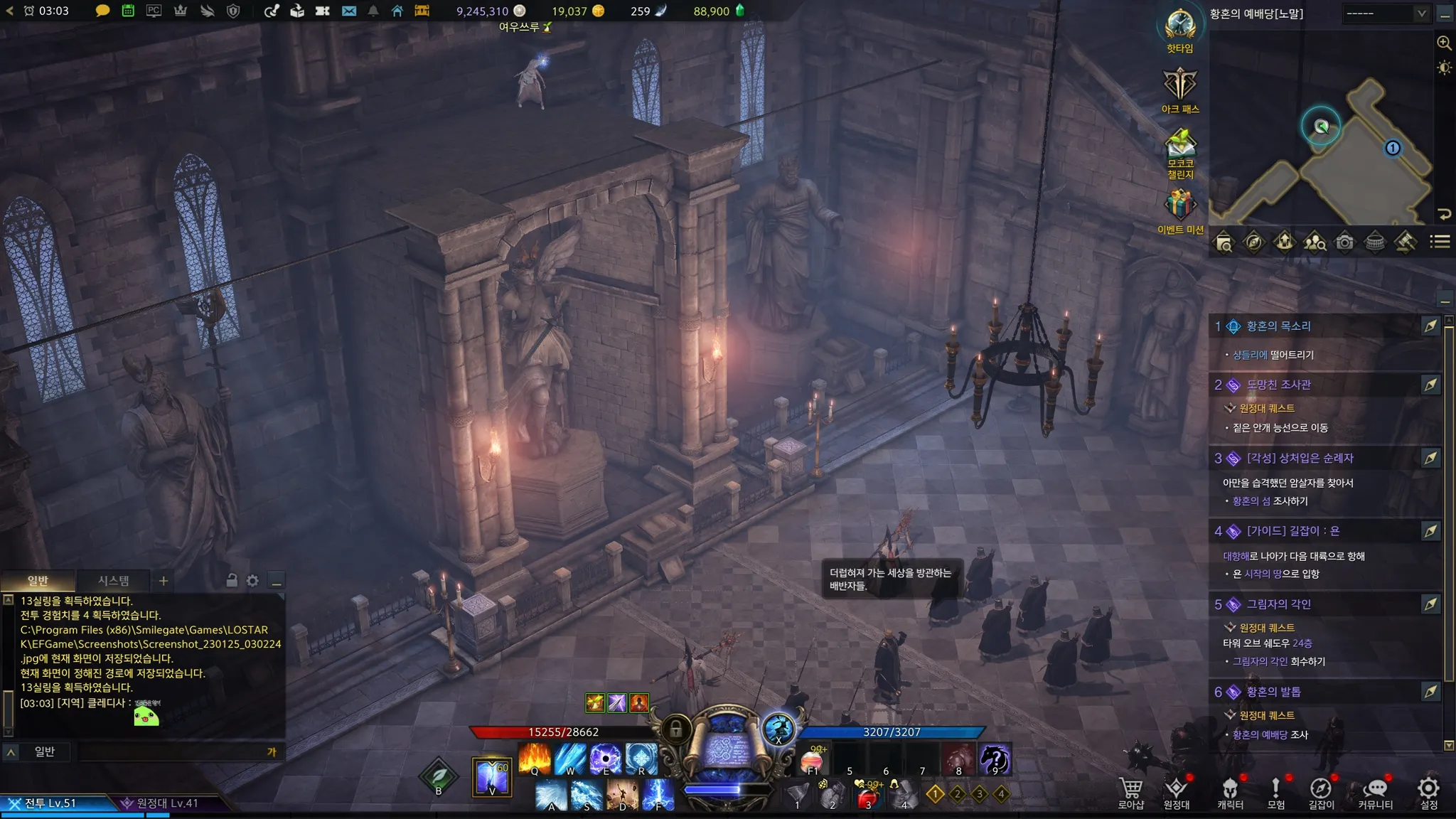Open the 캐릭터 character menu
The width and height of the screenshot is (1456, 819).
click(1230, 791)
